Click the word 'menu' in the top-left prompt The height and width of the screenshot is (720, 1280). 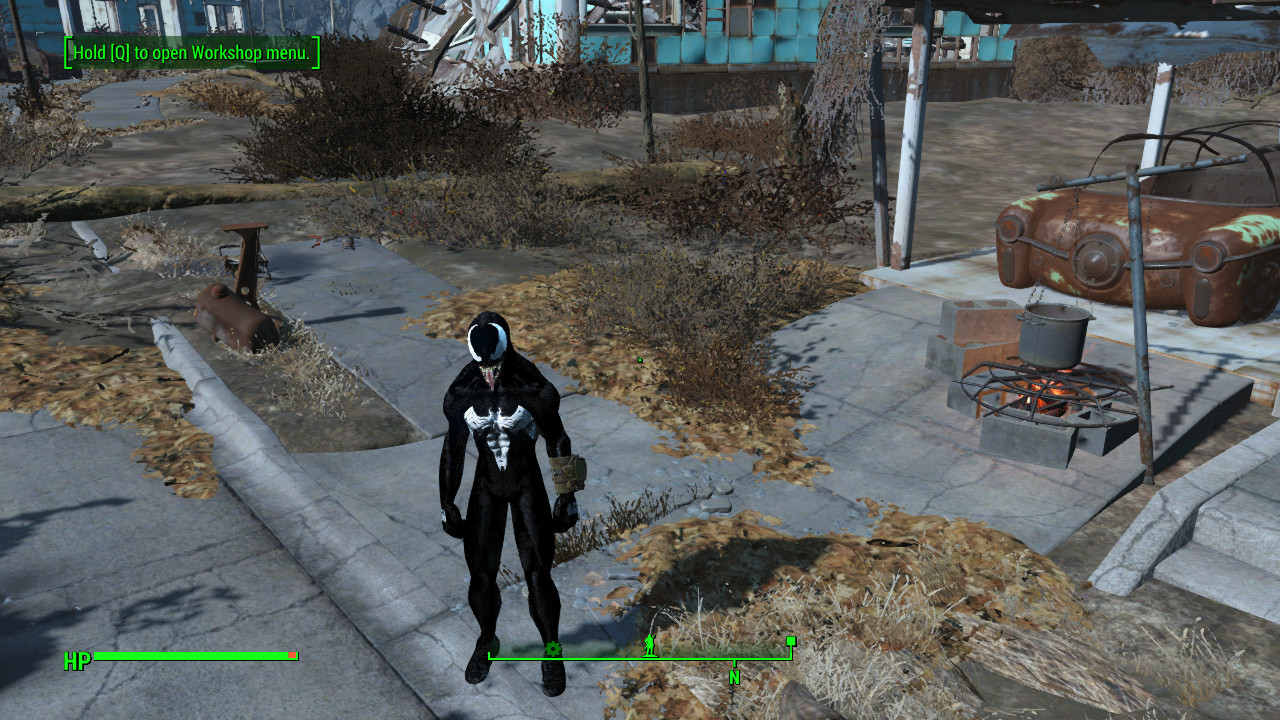289,54
